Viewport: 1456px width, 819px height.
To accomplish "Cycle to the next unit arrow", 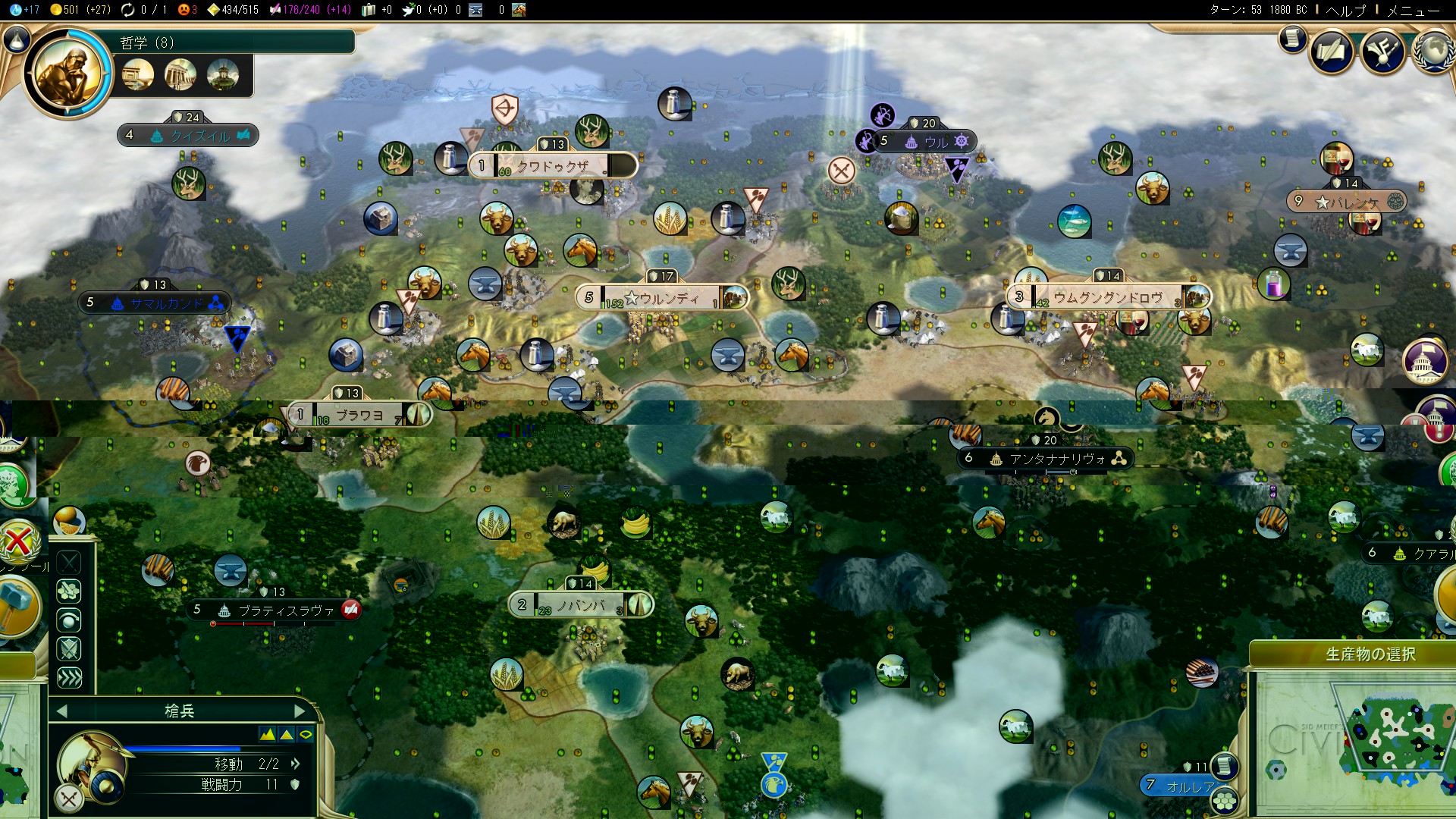I will [300, 711].
